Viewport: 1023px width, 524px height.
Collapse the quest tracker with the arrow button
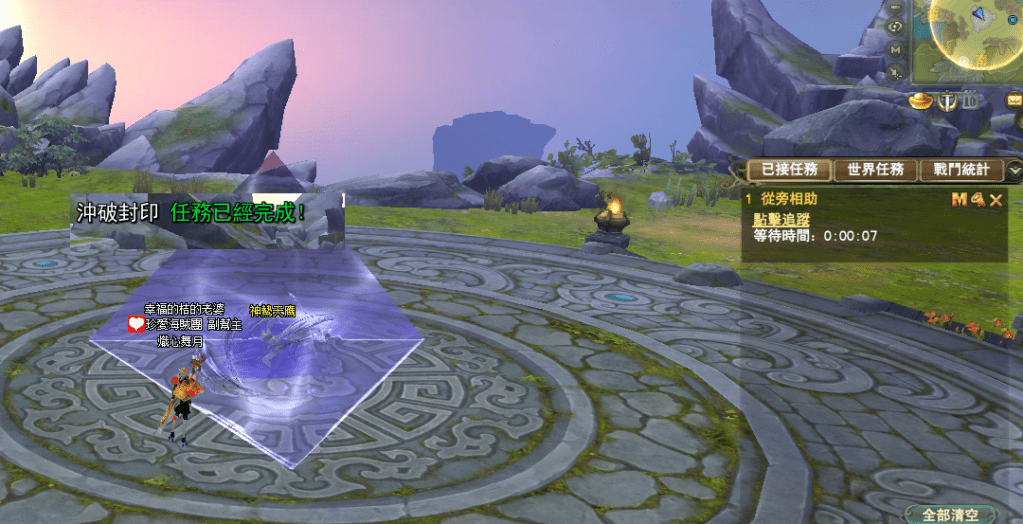click(x=1013, y=170)
